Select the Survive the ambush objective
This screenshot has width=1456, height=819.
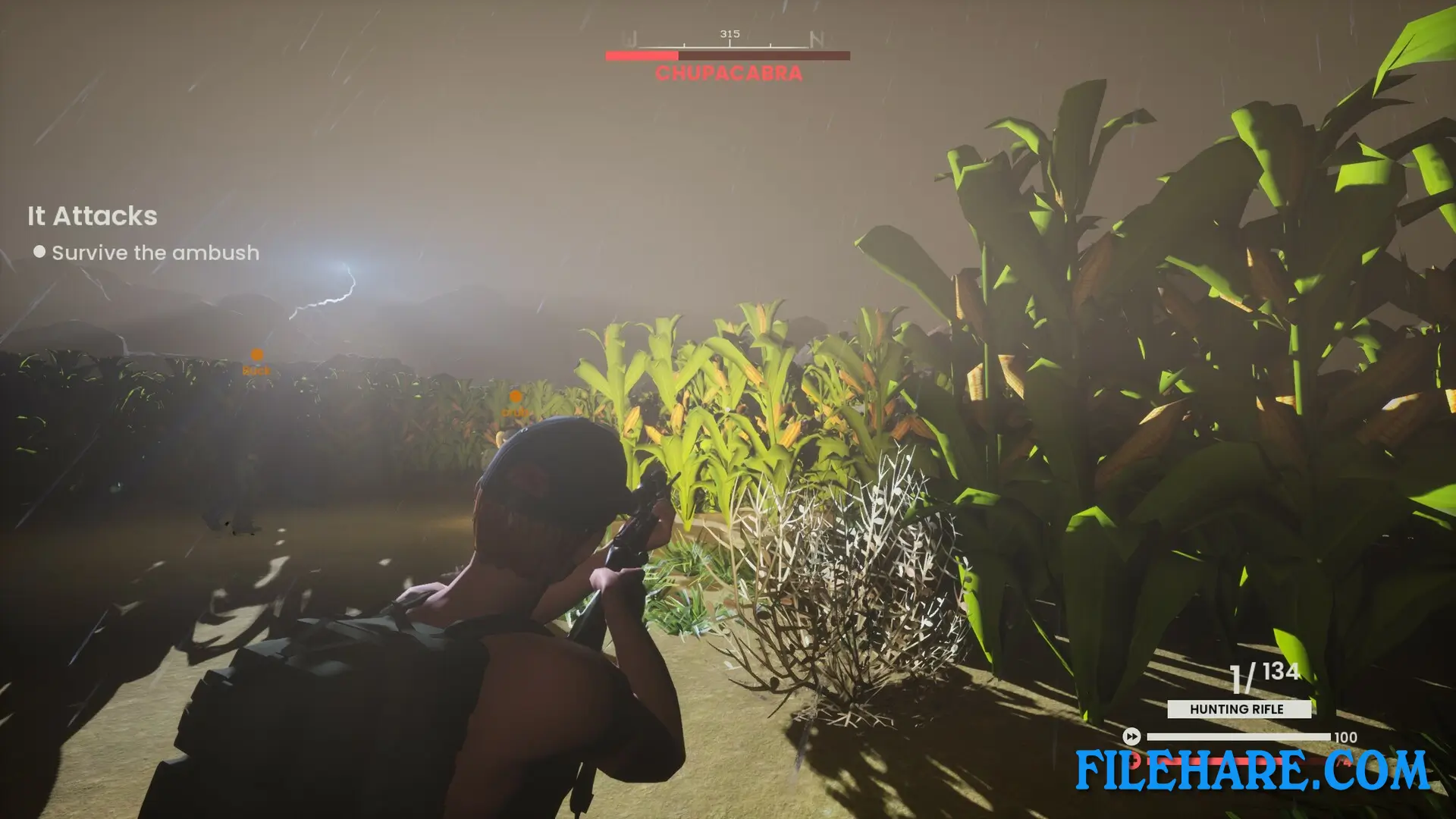(155, 253)
